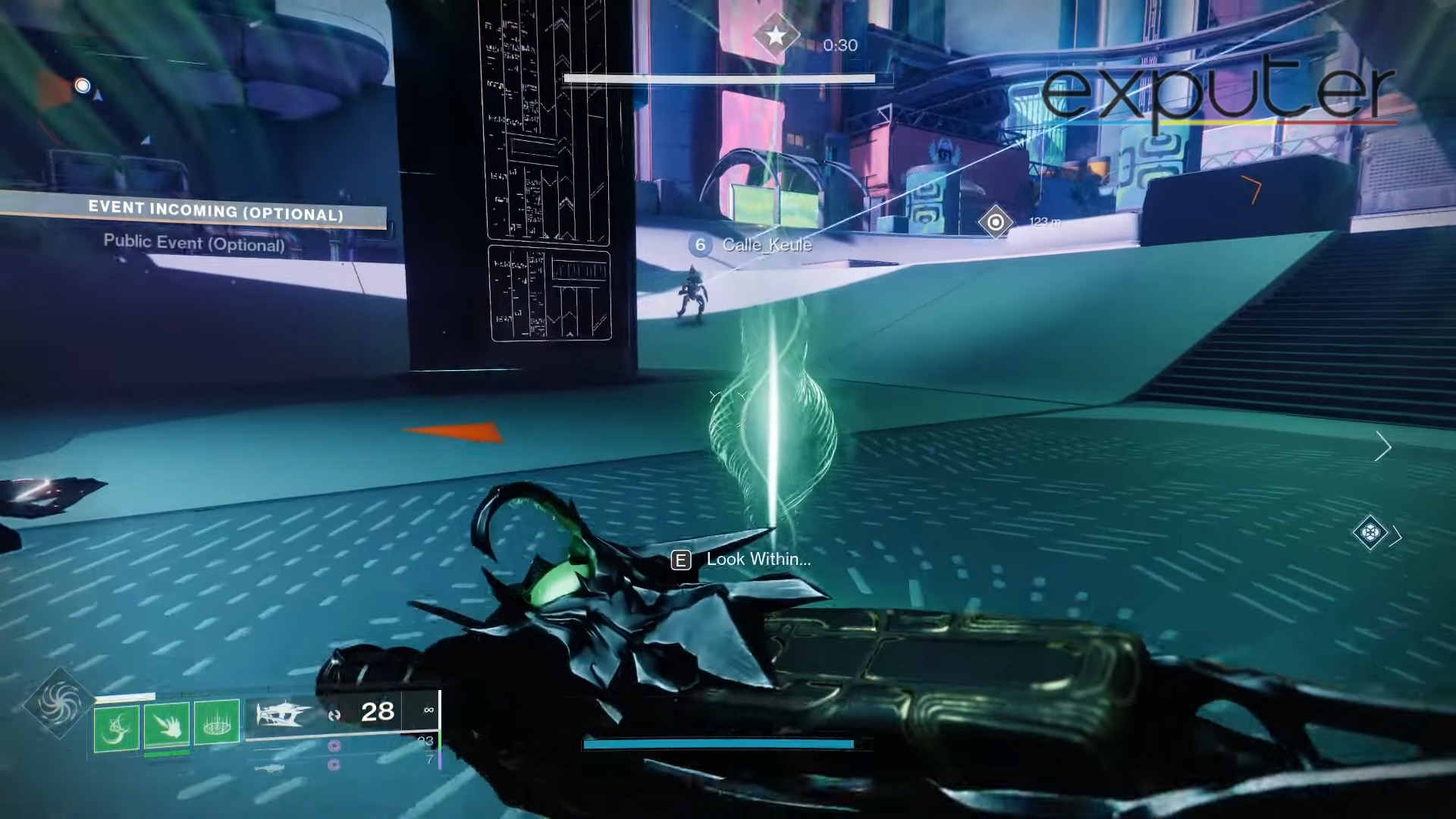
Task: Click the star icon above the timer
Action: pos(775,34)
